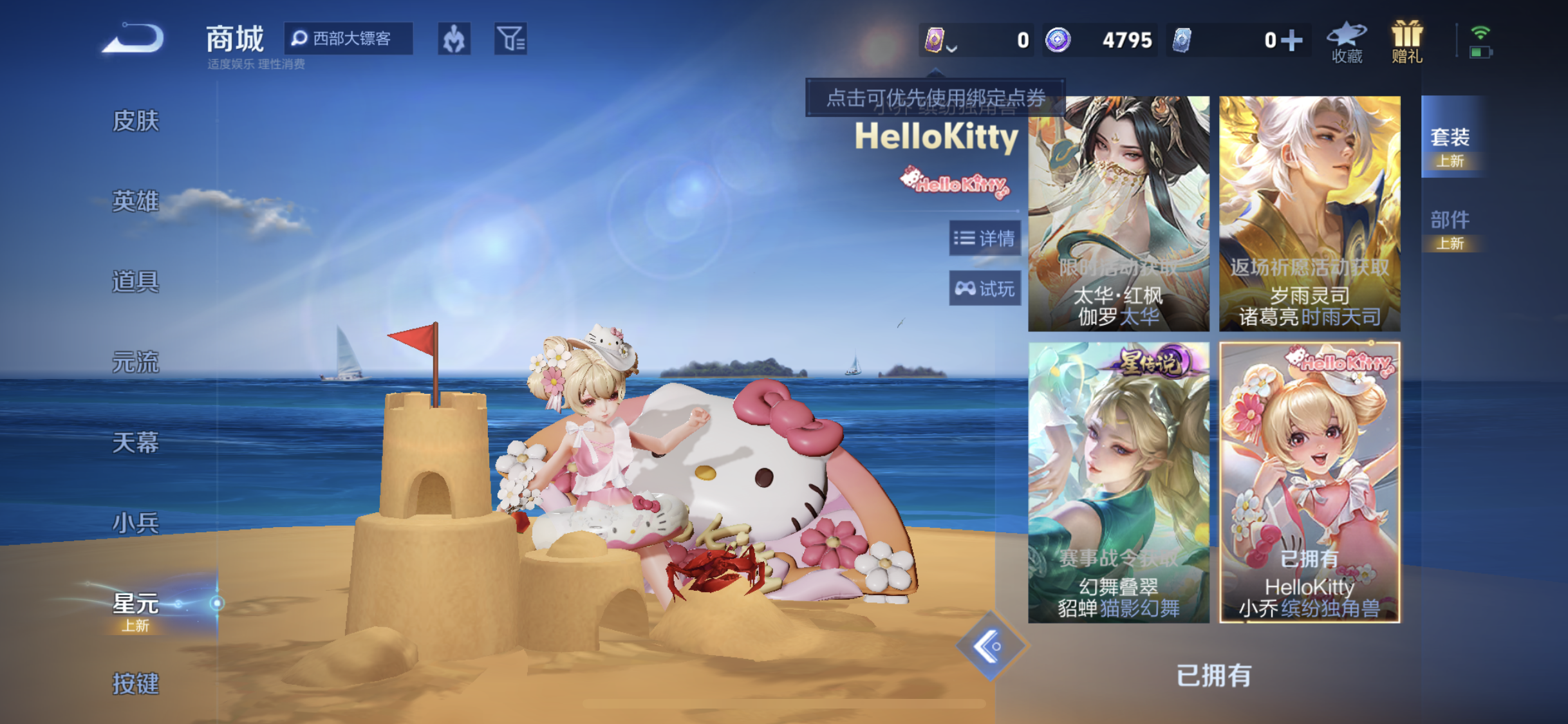The width and height of the screenshot is (1568, 724).
Task: Select the 皮肤 category
Action: 135,120
